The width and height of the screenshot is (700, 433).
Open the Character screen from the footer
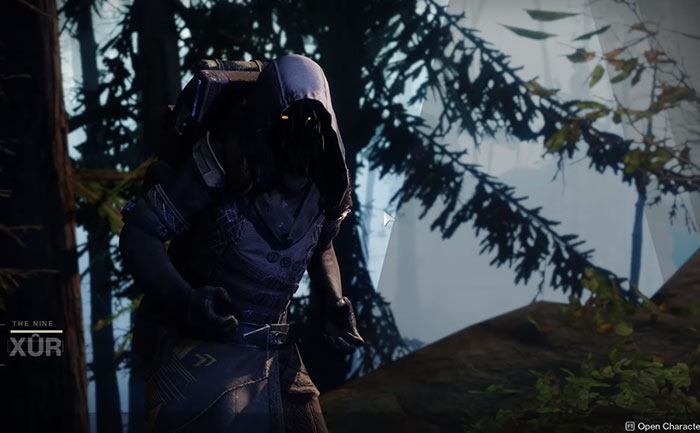(x=661, y=425)
